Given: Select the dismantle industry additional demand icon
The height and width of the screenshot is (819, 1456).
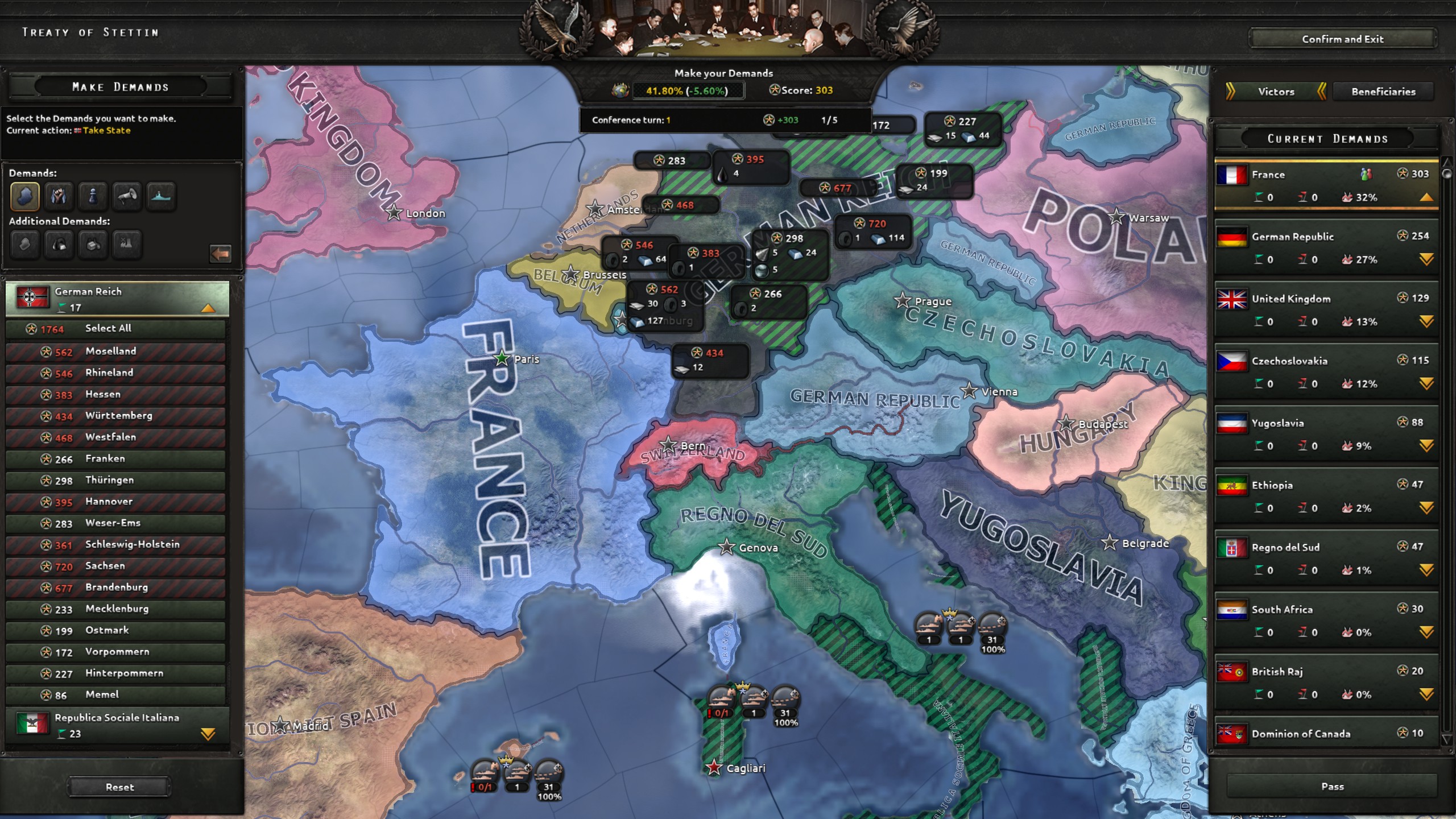Looking at the screenshot, I should point(127,245).
